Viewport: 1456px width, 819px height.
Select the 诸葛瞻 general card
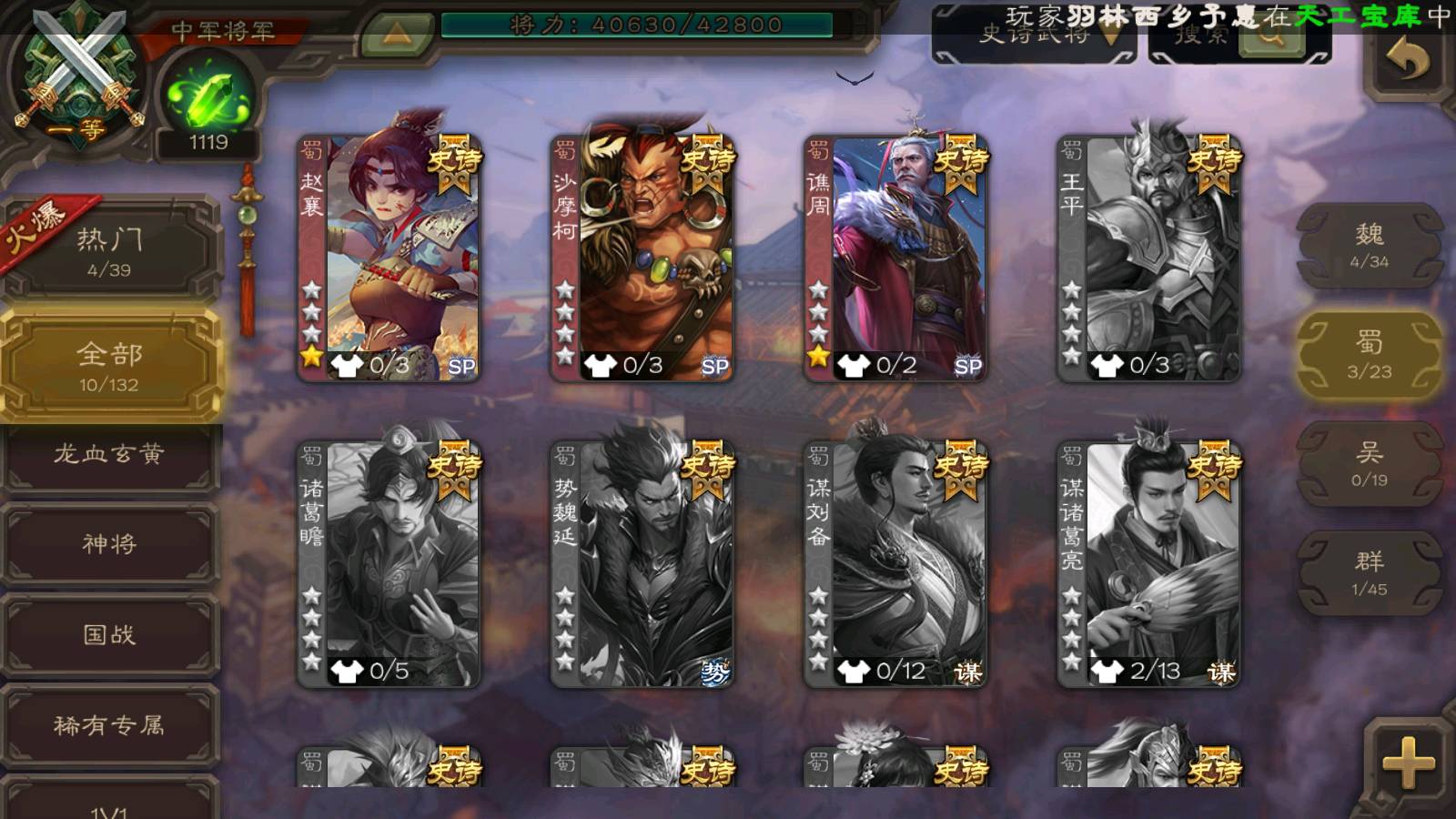click(x=390, y=564)
